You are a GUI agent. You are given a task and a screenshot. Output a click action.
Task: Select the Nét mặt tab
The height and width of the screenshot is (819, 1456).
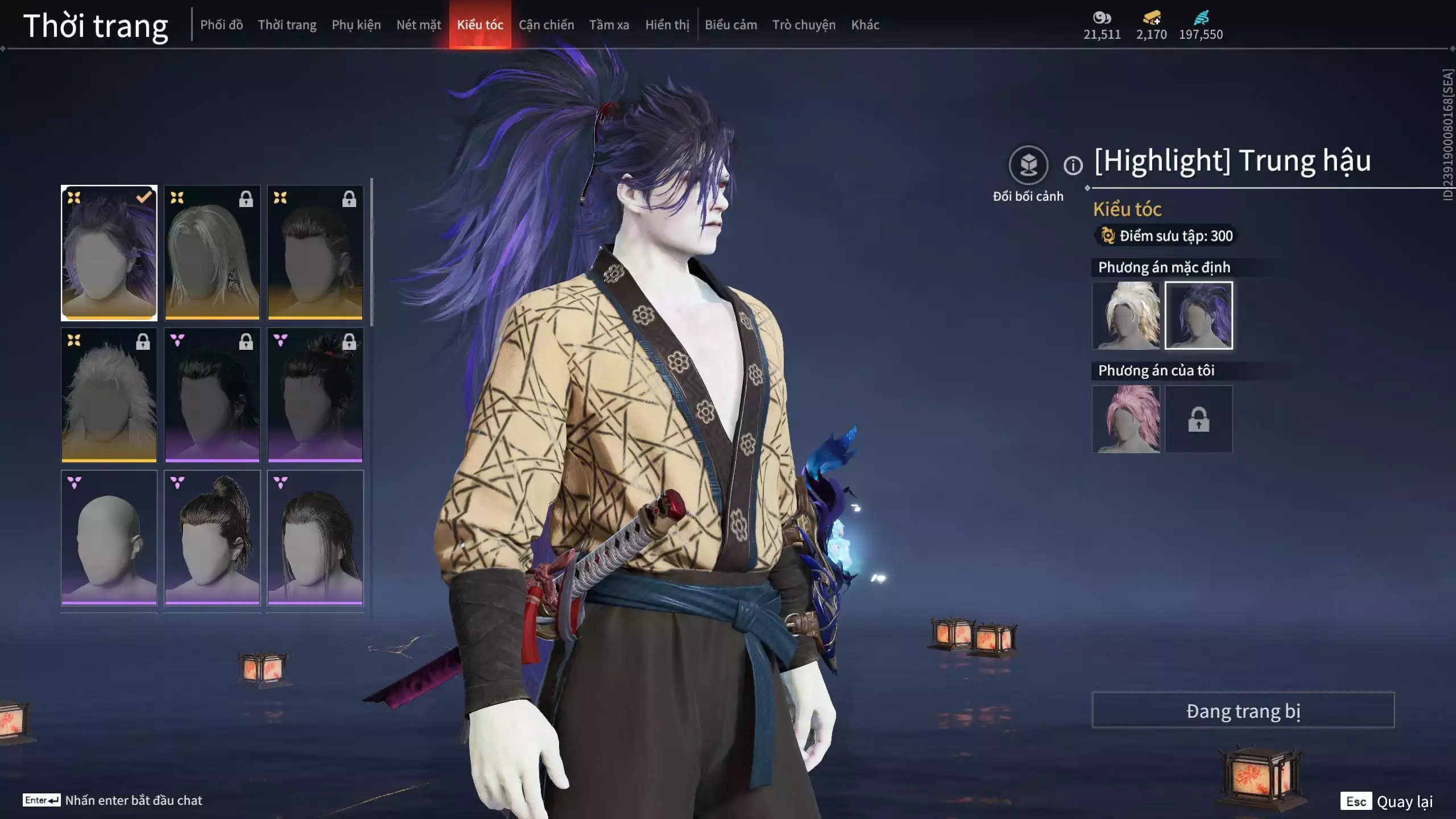coord(419,25)
